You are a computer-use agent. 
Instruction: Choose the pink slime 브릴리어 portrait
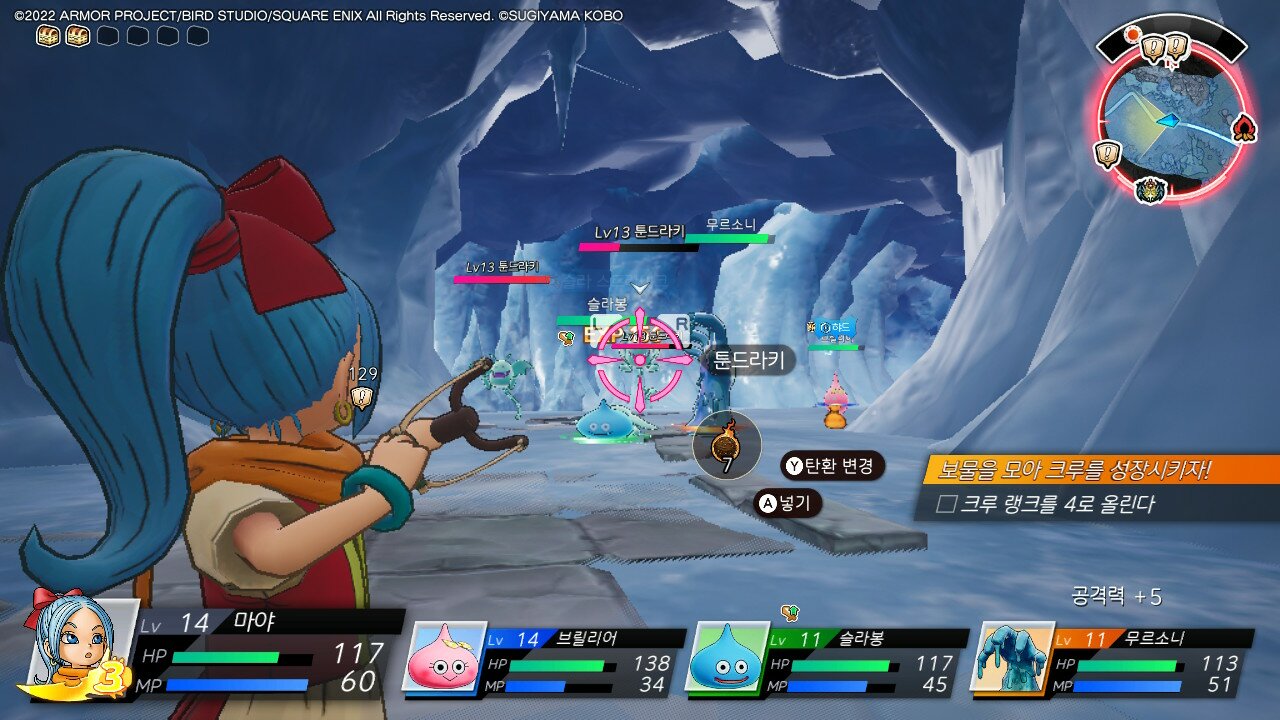[x=443, y=657]
